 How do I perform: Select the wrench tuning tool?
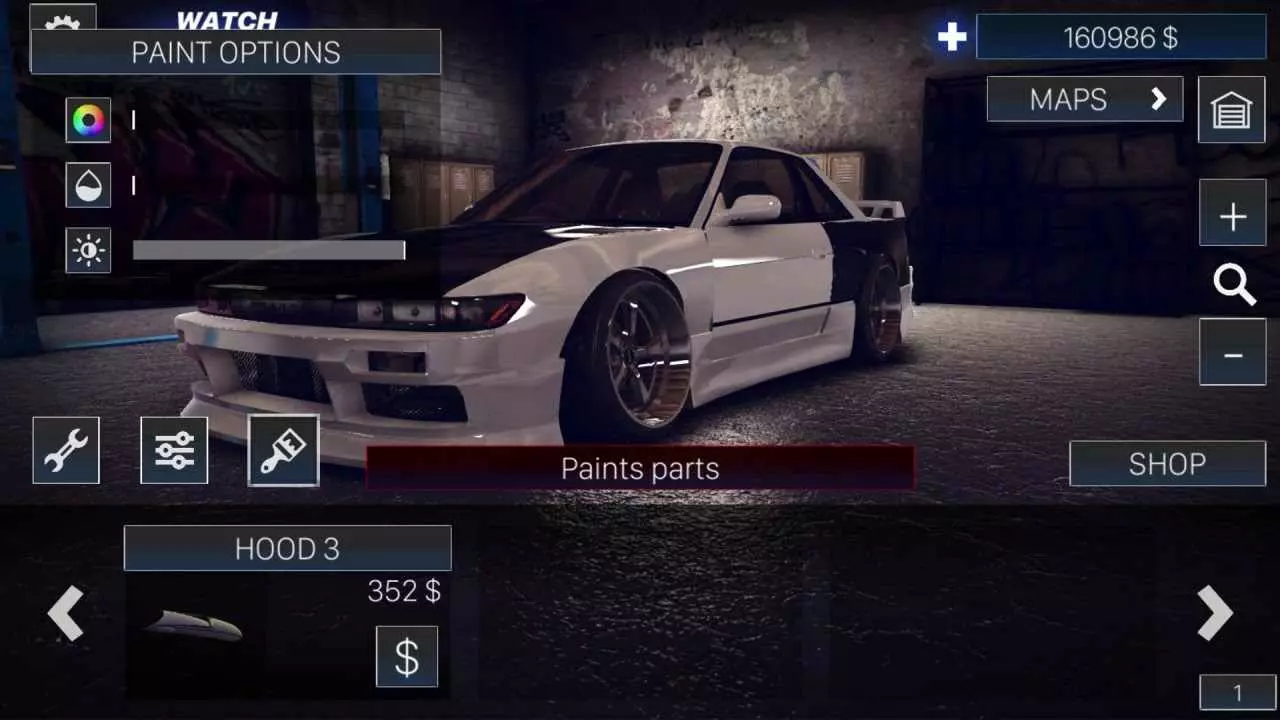coord(66,450)
